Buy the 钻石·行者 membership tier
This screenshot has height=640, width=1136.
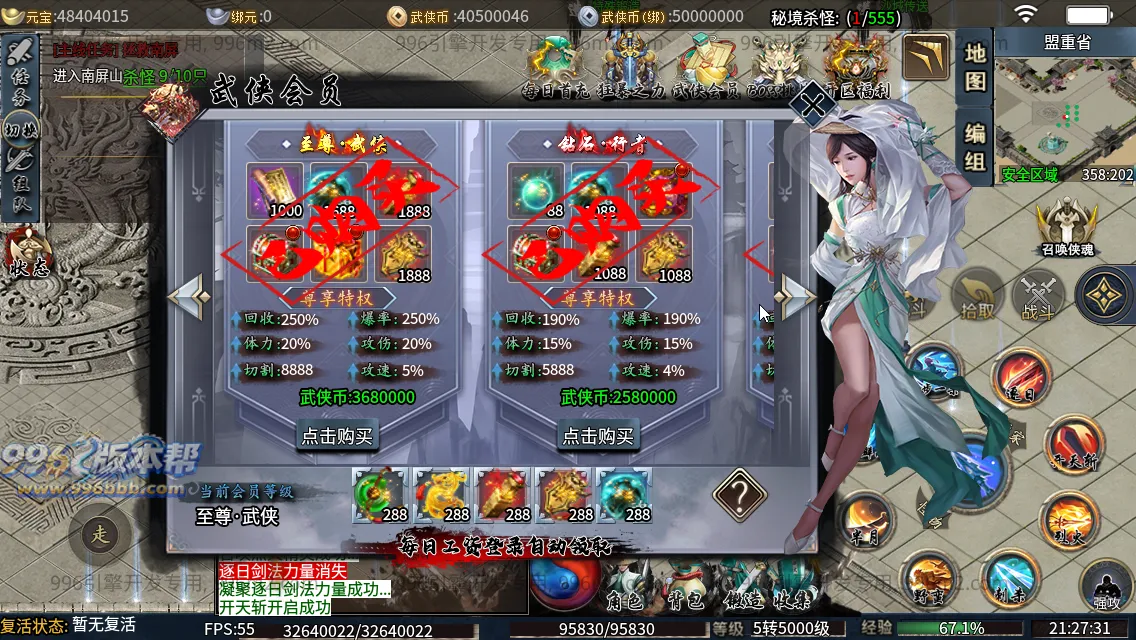[x=598, y=435]
